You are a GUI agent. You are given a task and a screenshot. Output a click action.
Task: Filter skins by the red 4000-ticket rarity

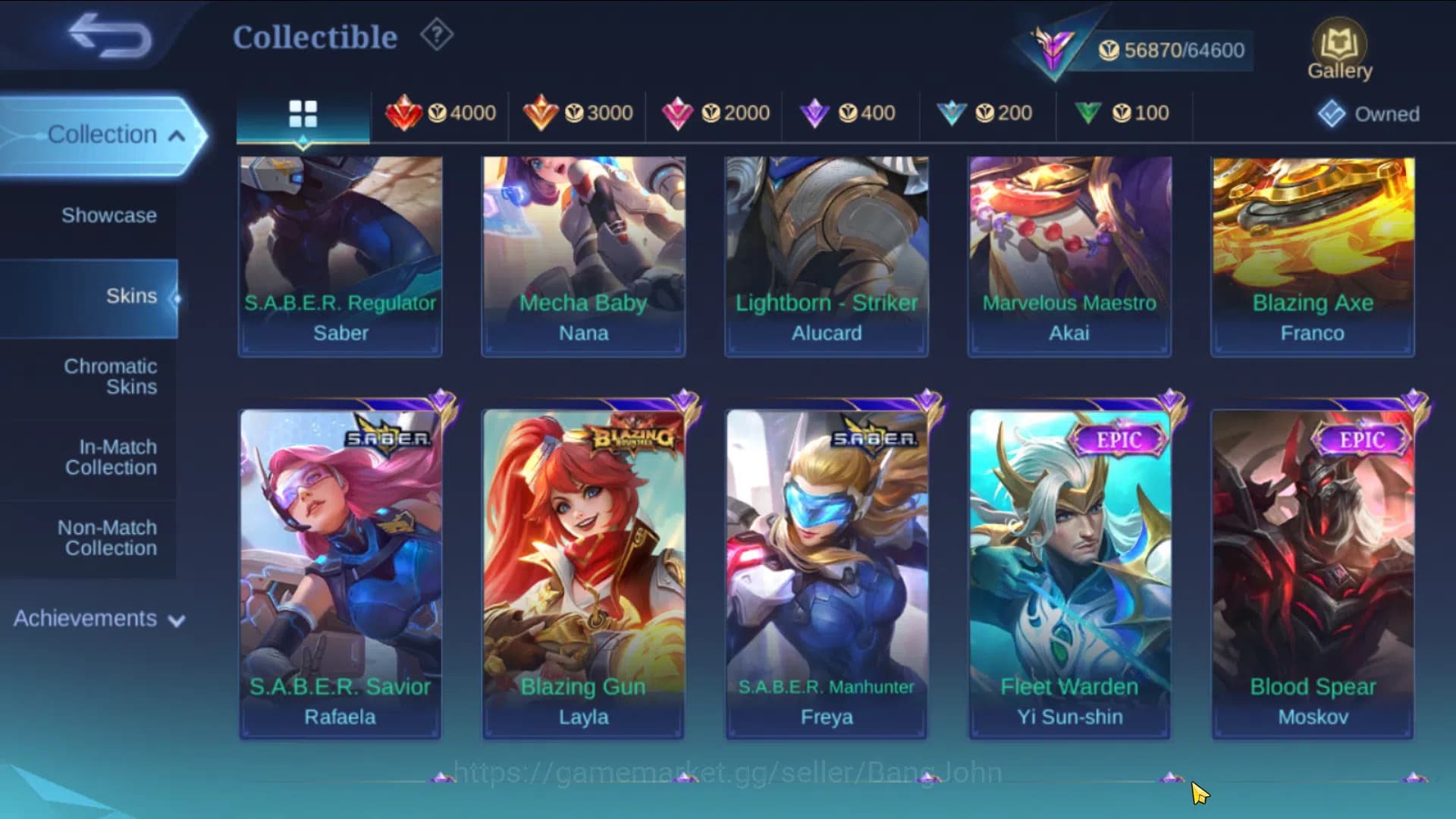tap(440, 114)
